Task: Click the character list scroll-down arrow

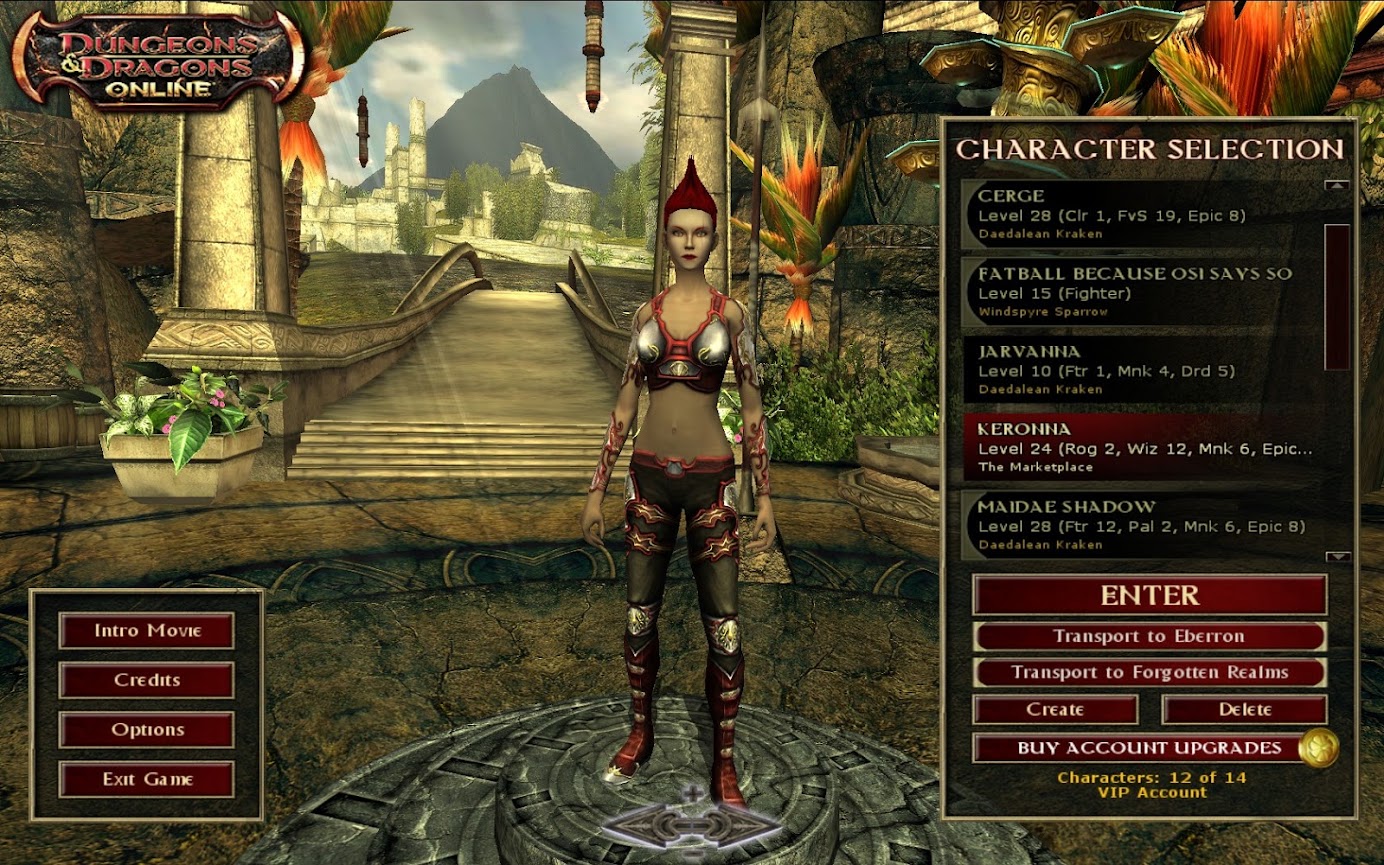Action: click(1337, 556)
